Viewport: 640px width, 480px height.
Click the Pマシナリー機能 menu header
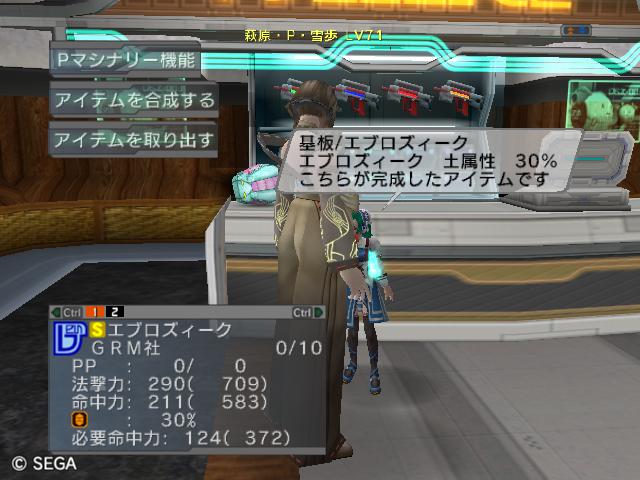[x=126, y=60]
